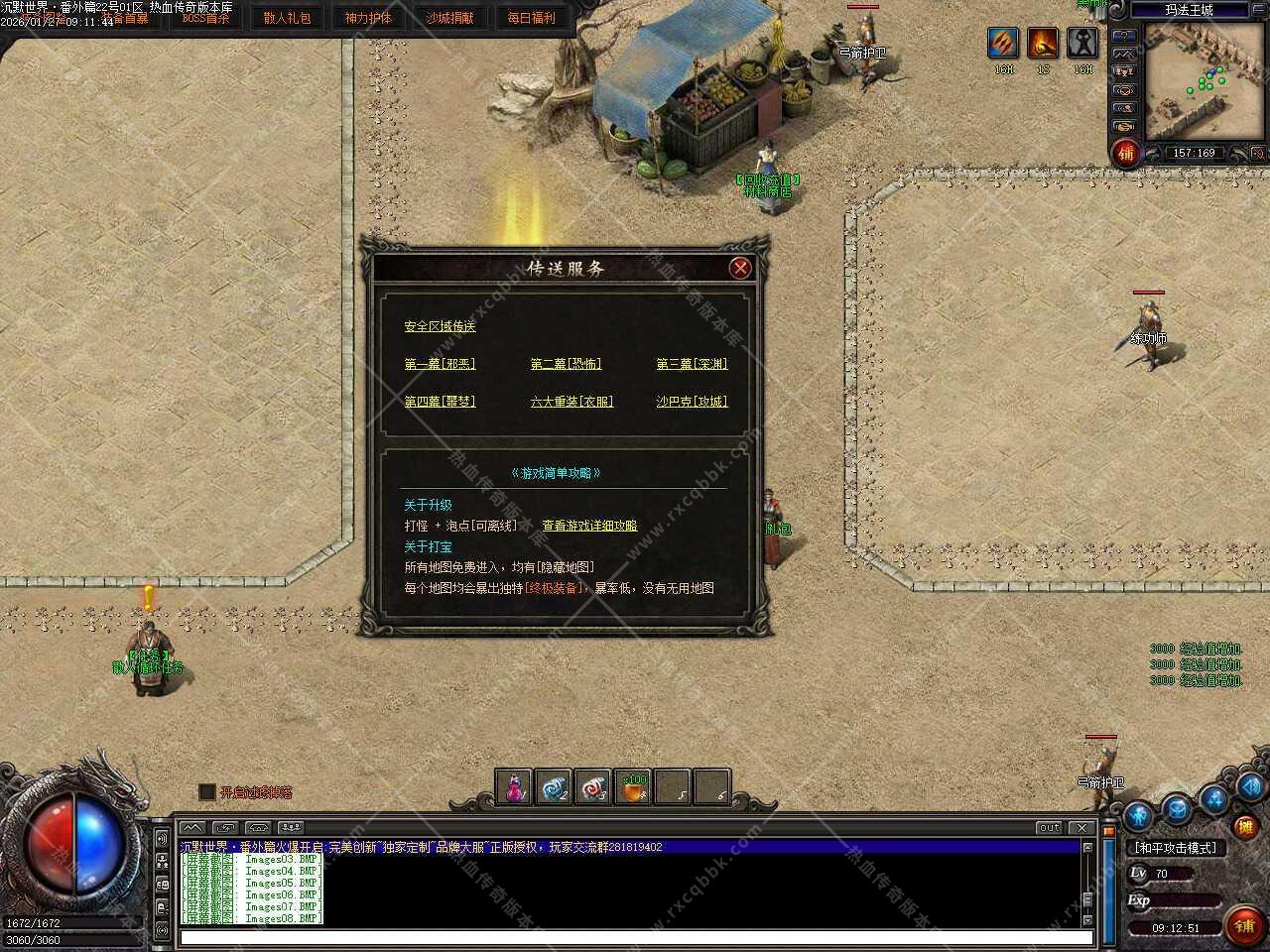The width and height of the screenshot is (1270, 952).
Task: Toggle the 开启过滤掉落 drop filter checkbox
Action: click(206, 792)
